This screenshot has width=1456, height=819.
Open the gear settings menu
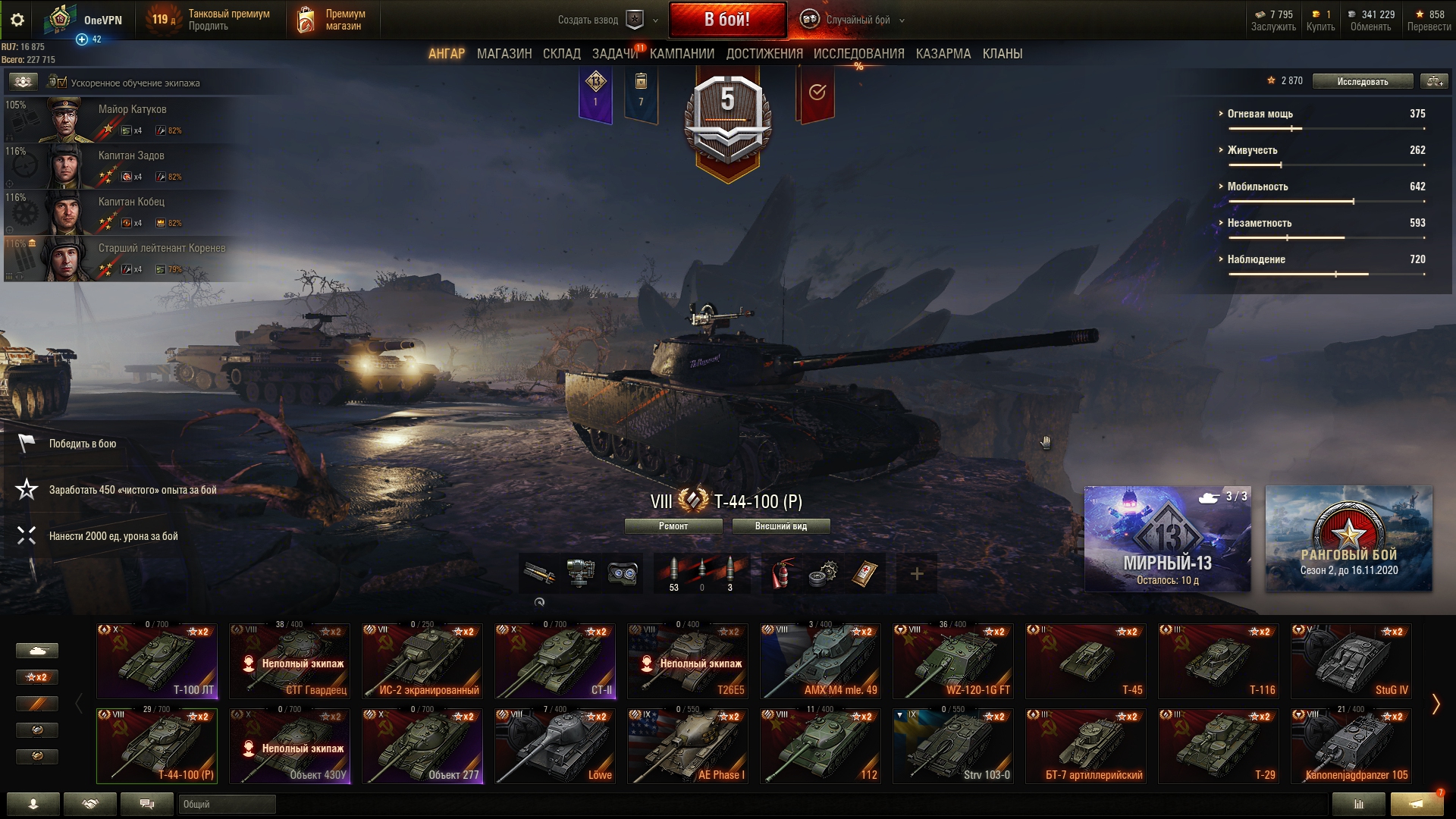click(x=17, y=20)
